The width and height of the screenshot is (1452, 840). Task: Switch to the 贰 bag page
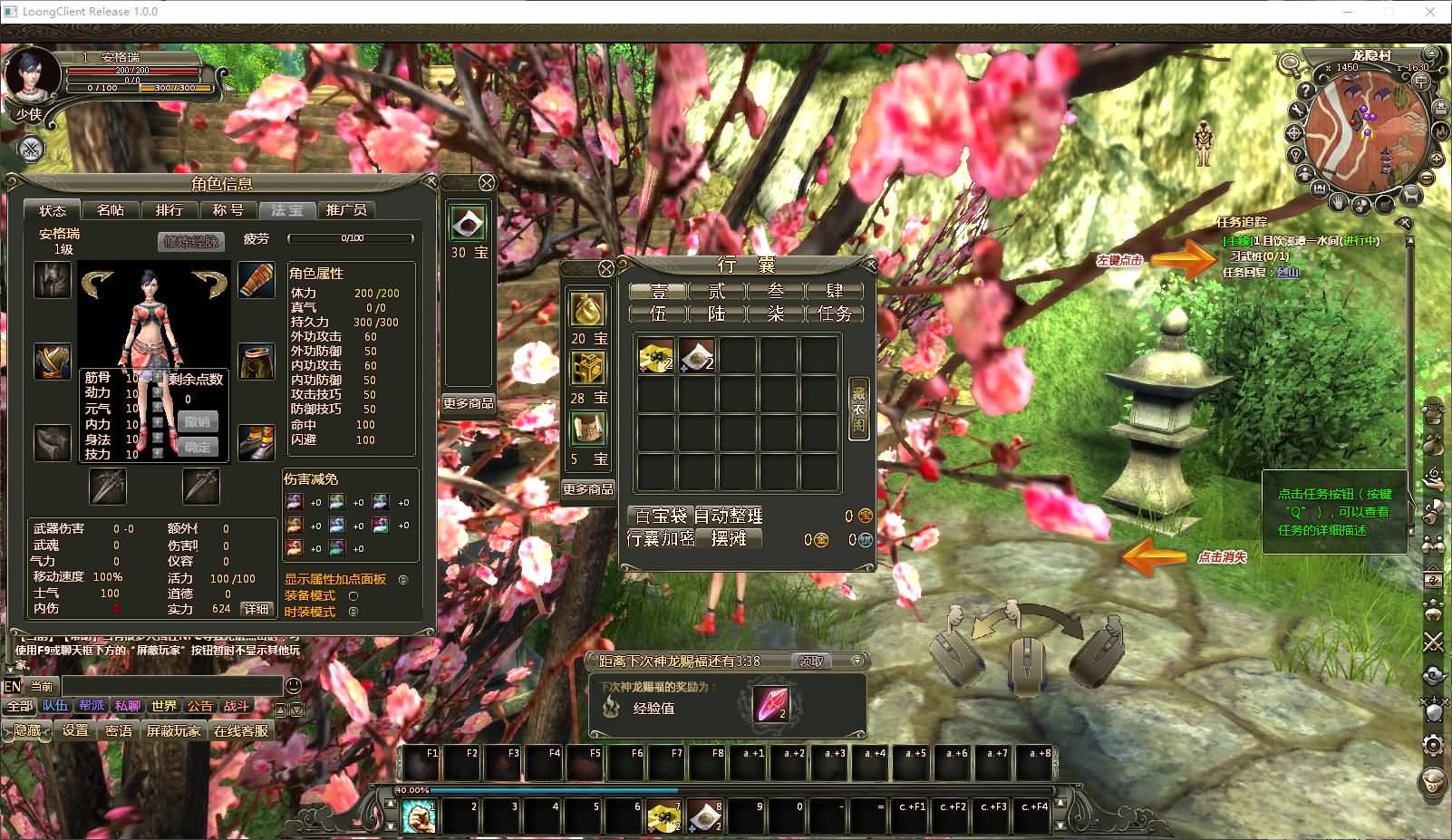pyautogui.click(x=717, y=291)
